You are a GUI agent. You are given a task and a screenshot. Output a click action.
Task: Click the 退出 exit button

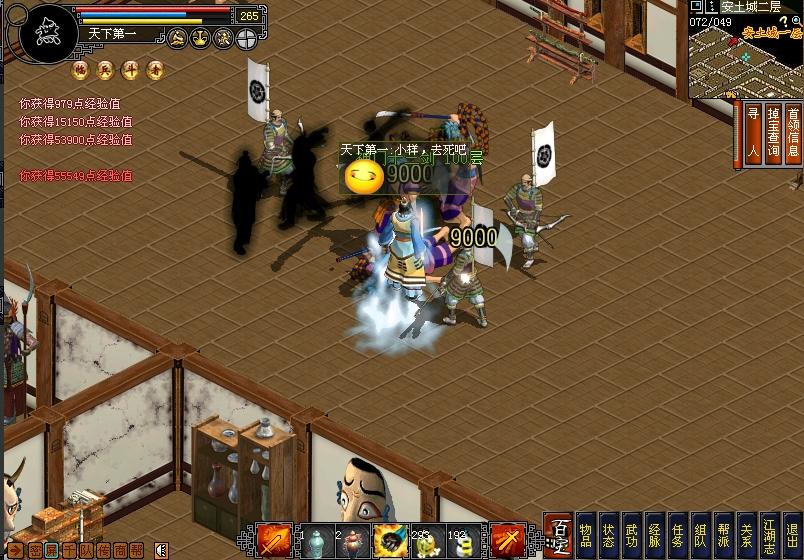[792, 535]
